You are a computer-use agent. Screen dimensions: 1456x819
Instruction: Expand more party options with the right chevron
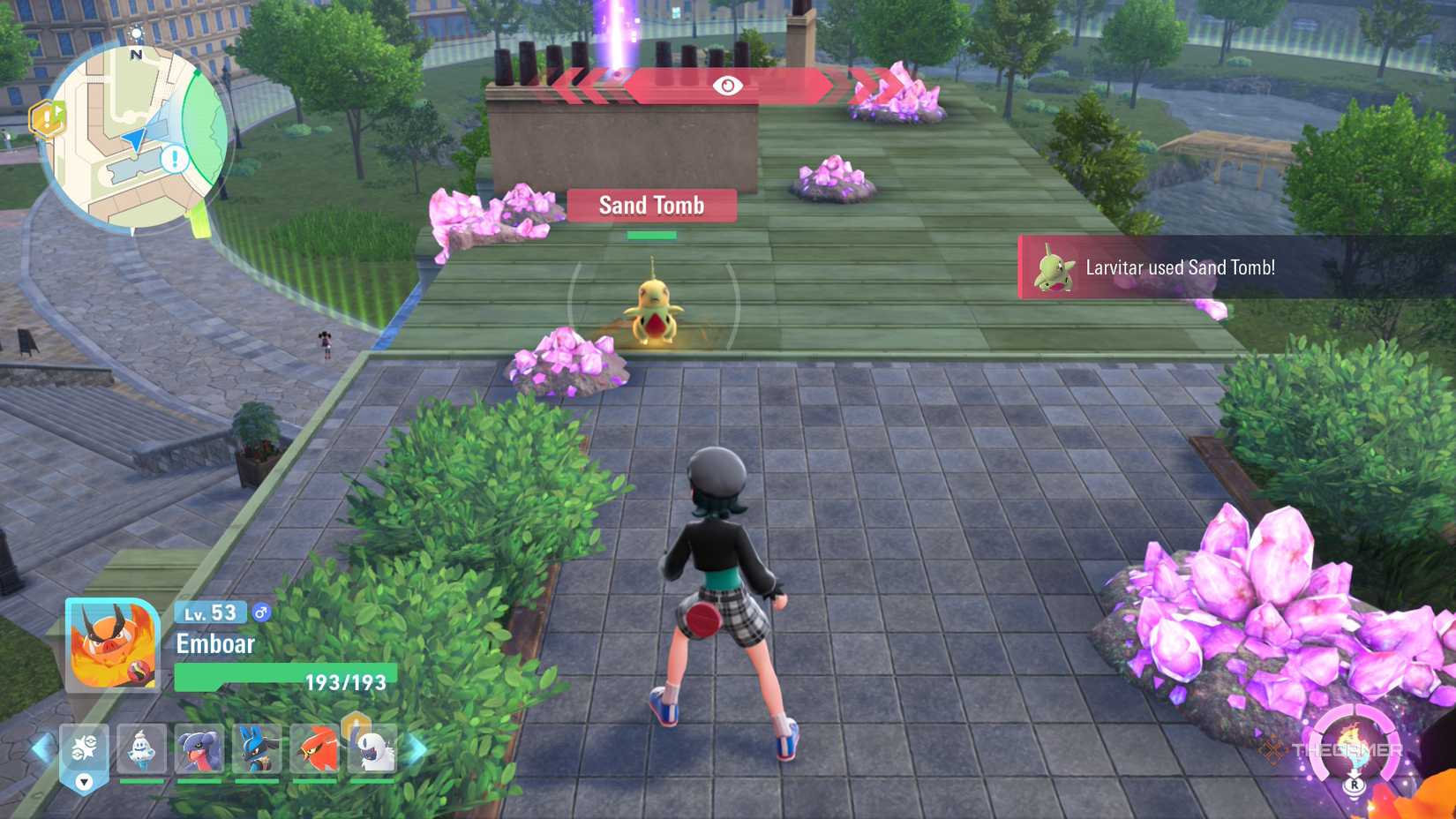coord(415,746)
